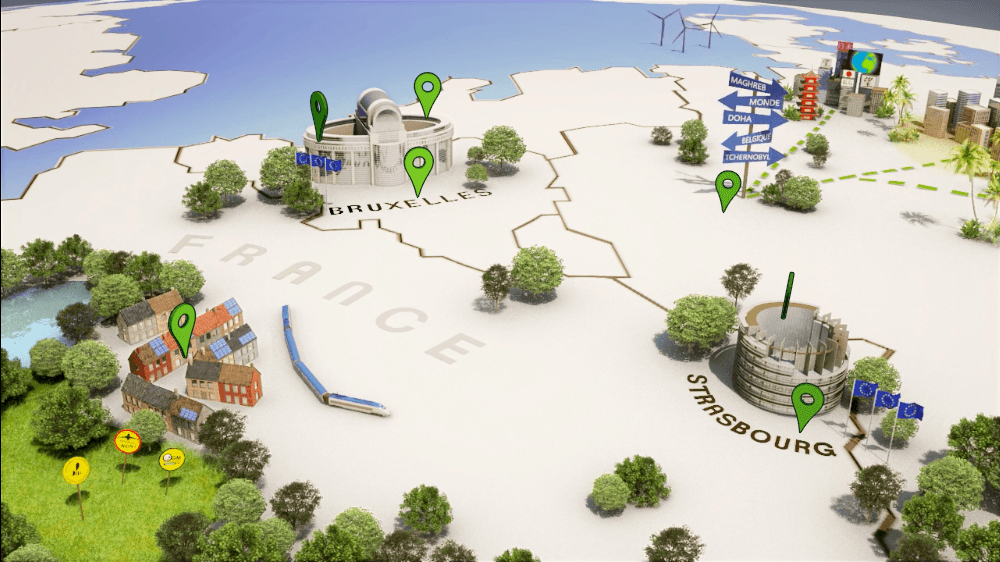This screenshot has width=1000, height=562.
Task: Select the green pin below the direction signpost
Action: coord(728,186)
